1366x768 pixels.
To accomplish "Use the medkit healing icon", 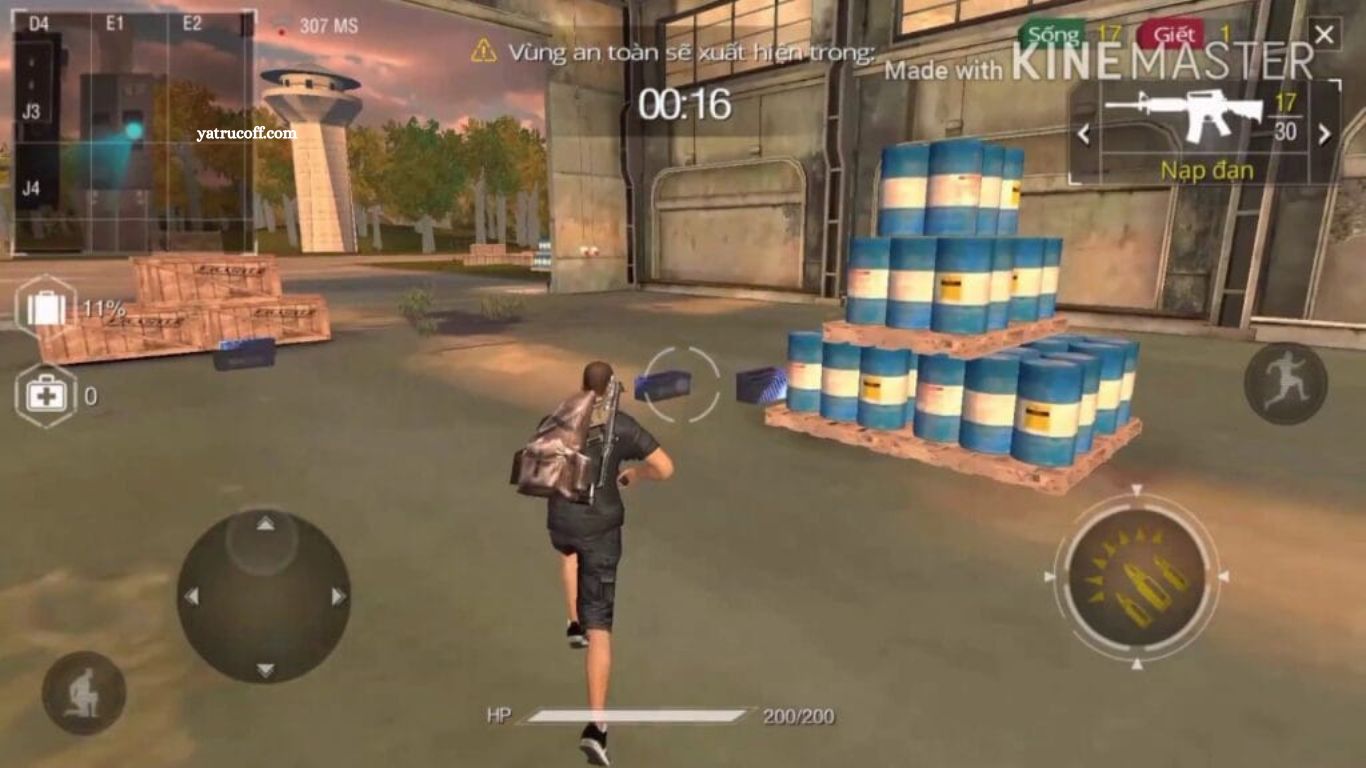I will coord(46,396).
